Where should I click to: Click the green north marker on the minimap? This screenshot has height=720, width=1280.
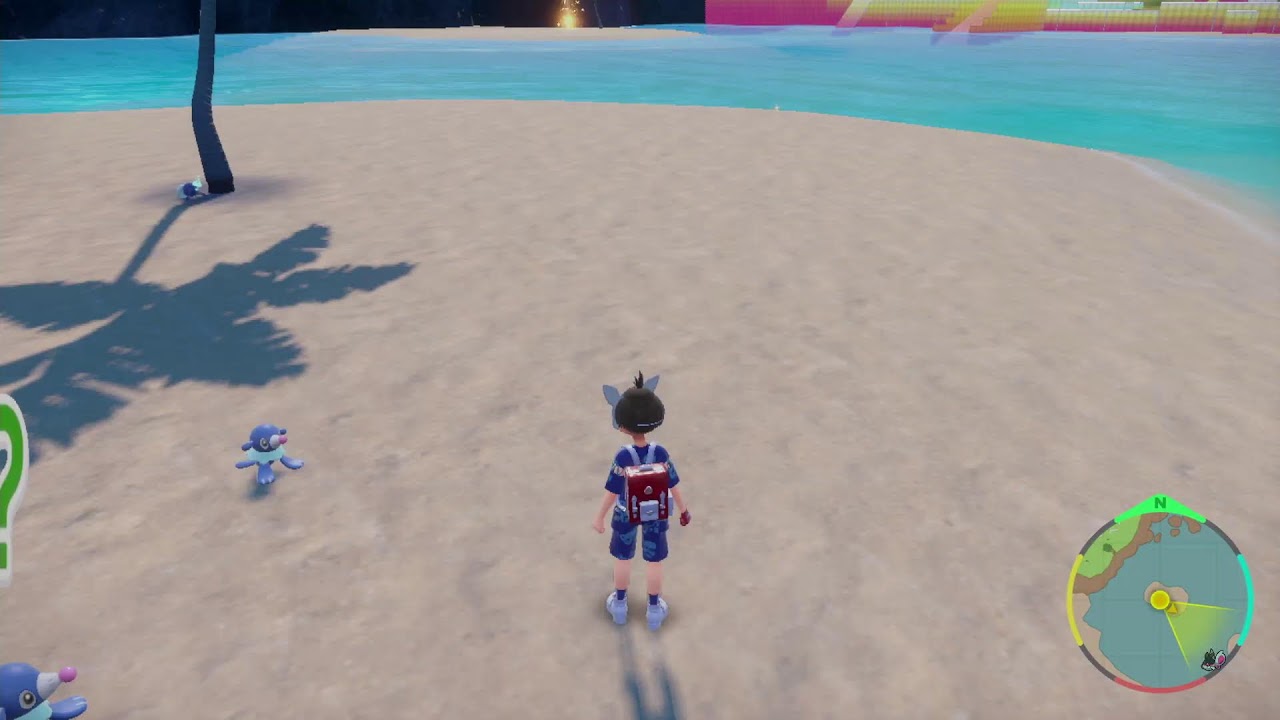coord(1160,503)
